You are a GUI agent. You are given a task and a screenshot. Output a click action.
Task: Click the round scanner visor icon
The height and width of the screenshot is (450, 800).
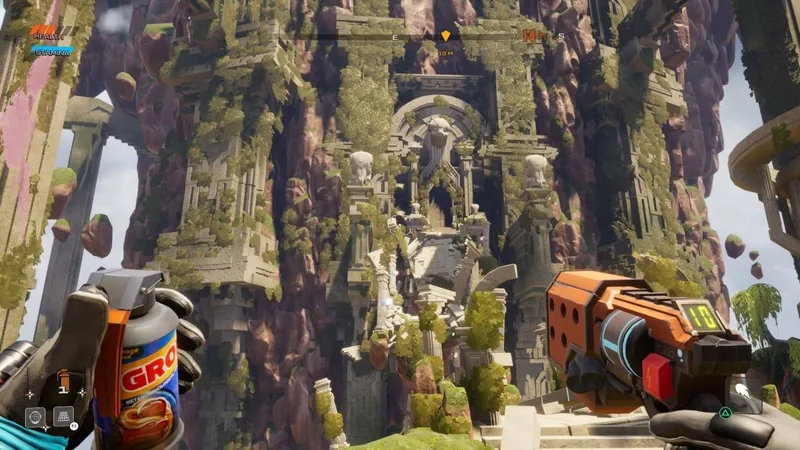35,416
